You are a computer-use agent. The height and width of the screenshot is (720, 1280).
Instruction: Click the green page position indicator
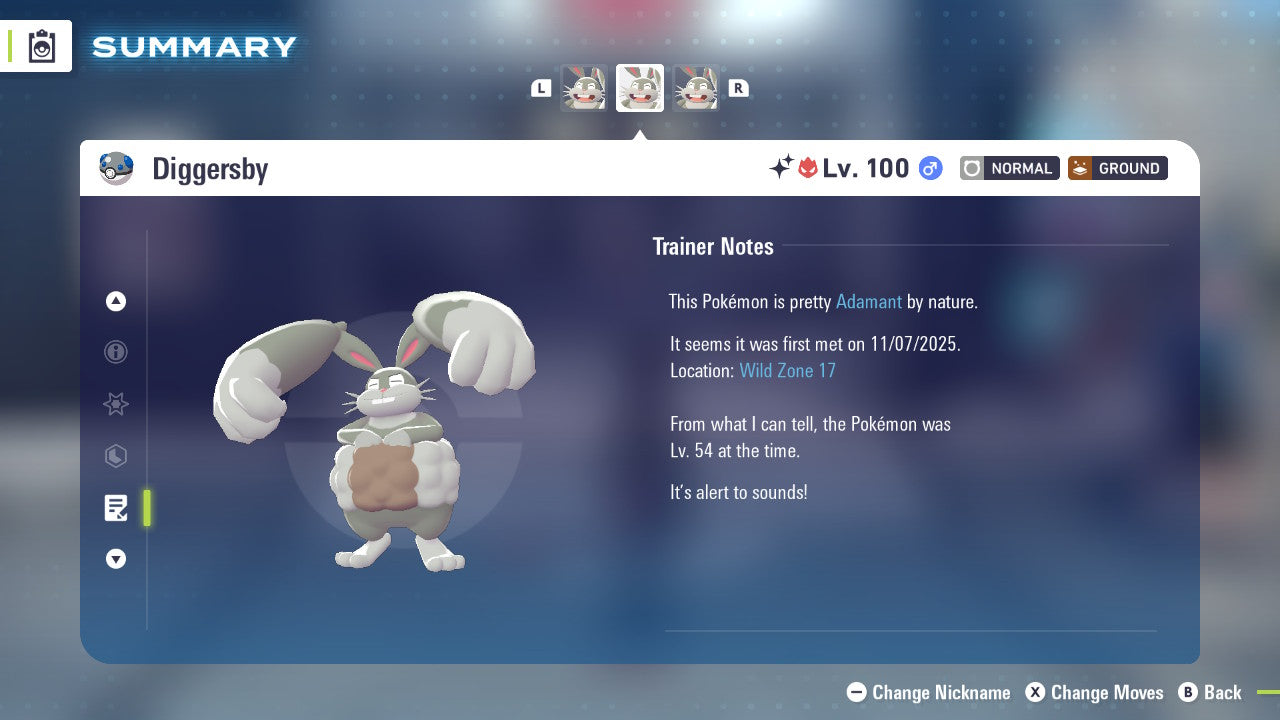point(146,508)
